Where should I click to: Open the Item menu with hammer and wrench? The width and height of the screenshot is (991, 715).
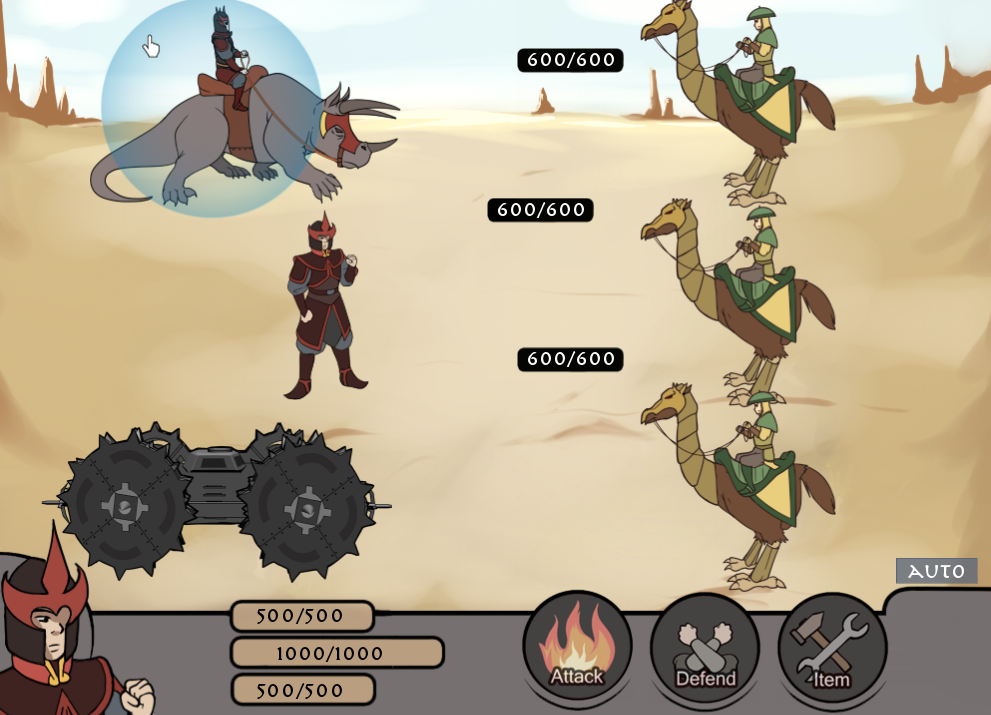point(832,648)
